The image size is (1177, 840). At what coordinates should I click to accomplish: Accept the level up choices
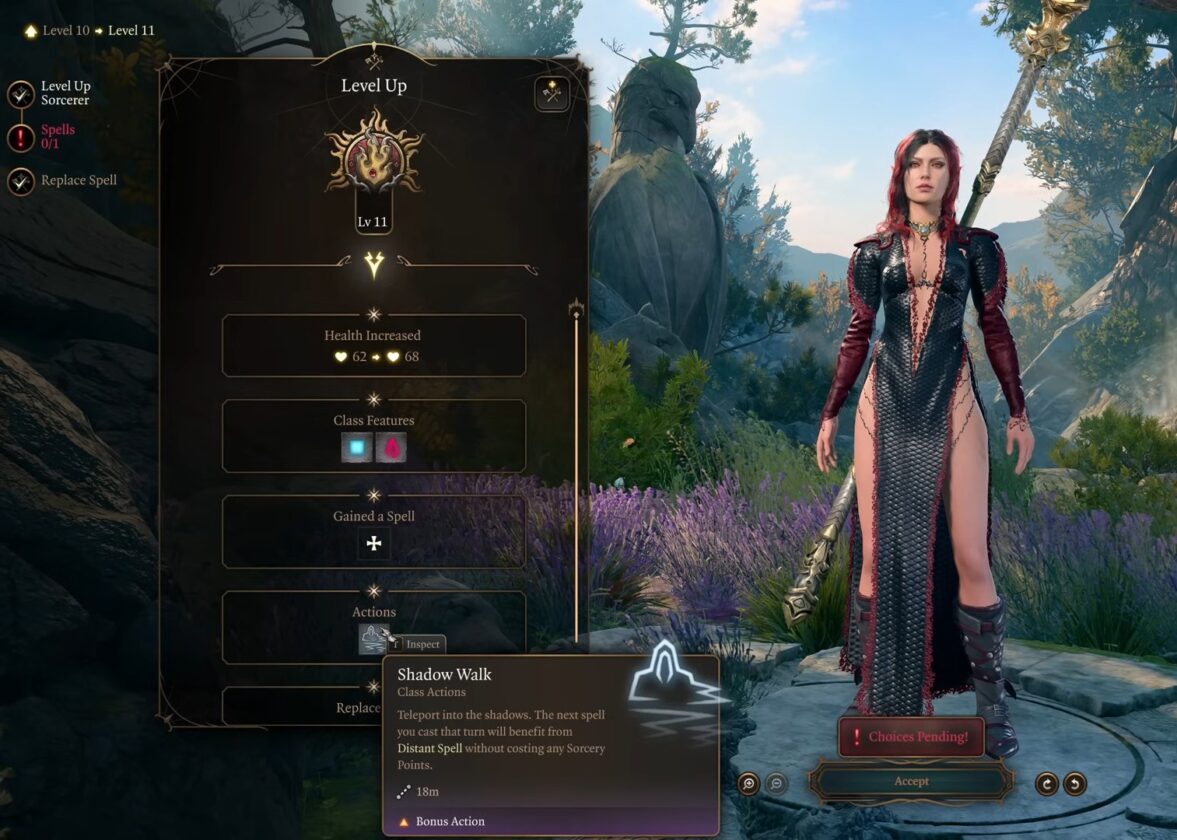point(911,781)
